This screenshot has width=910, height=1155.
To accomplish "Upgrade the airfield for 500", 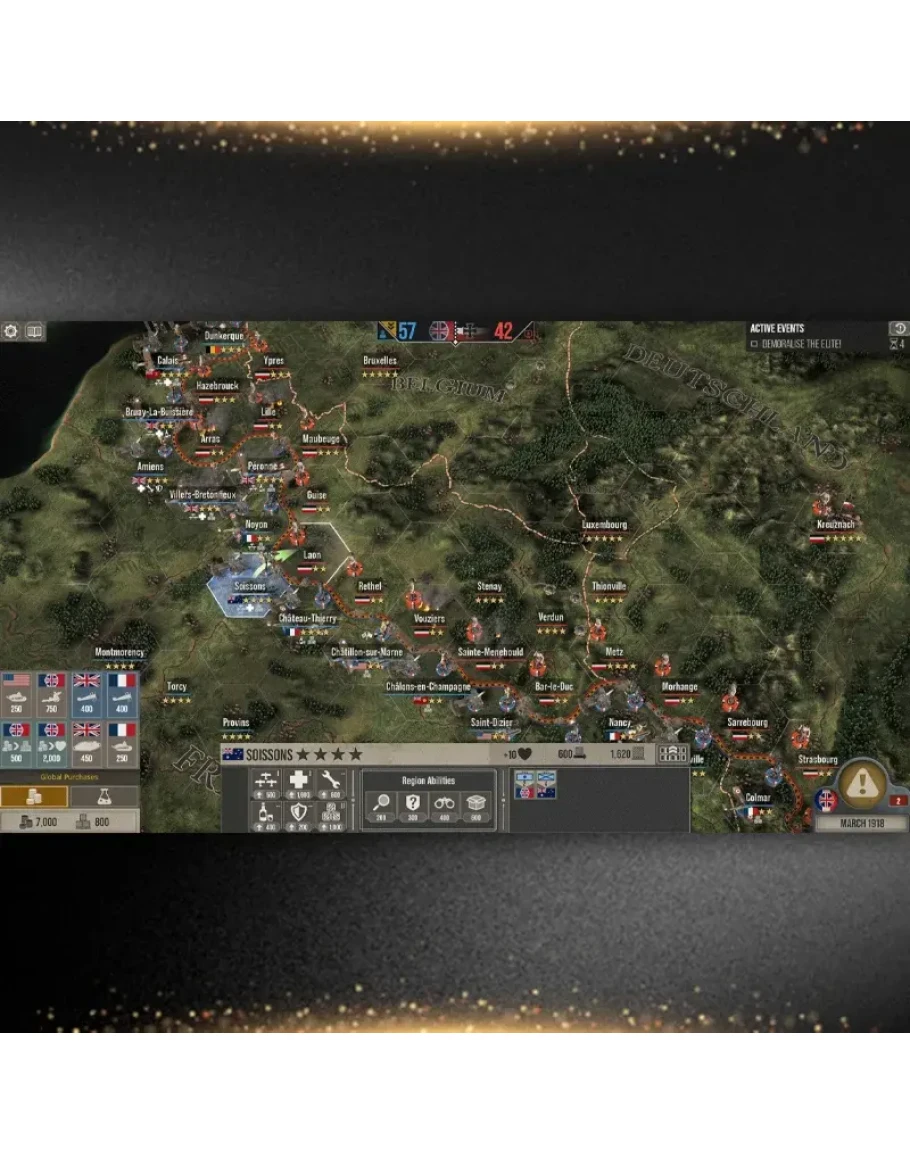I will [267, 785].
